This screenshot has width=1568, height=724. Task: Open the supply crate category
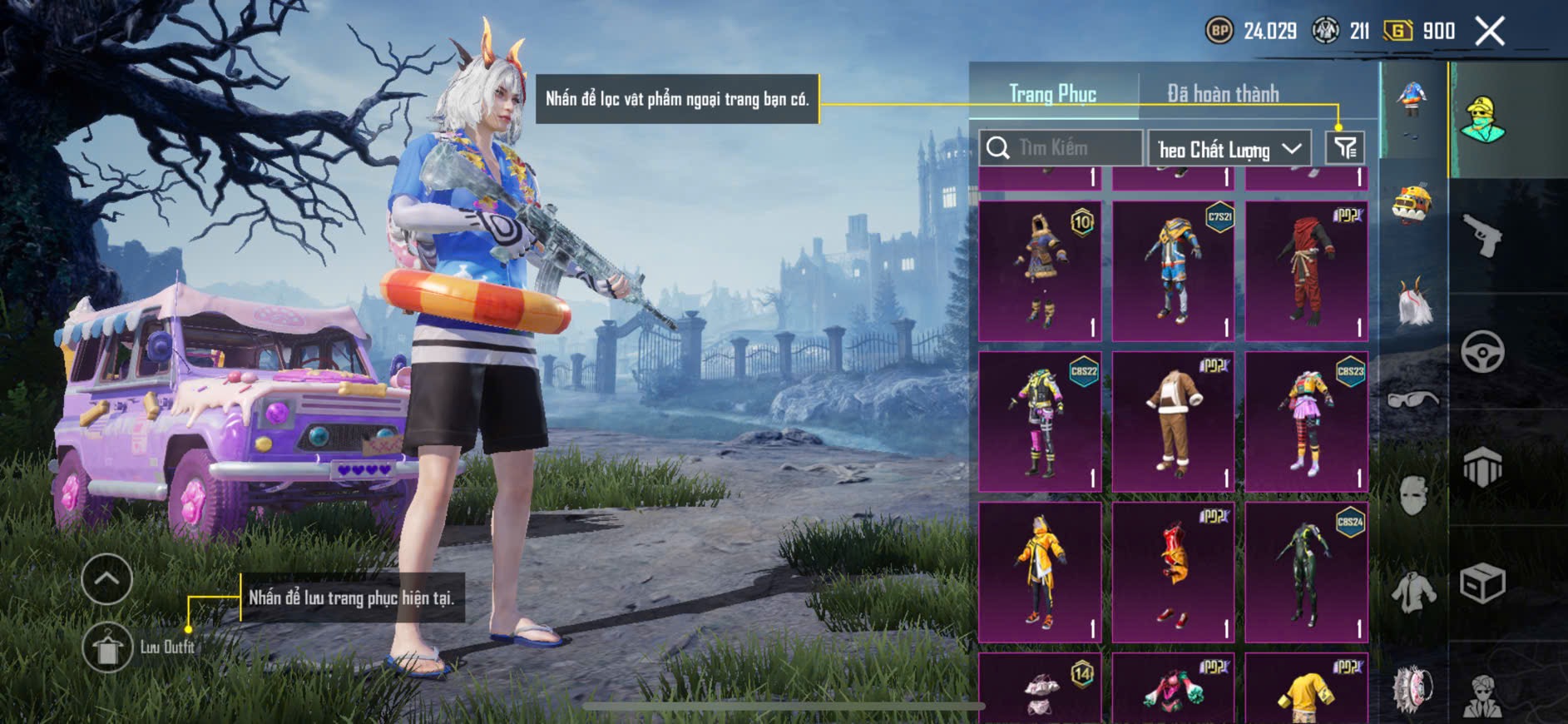pyautogui.click(x=1482, y=583)
